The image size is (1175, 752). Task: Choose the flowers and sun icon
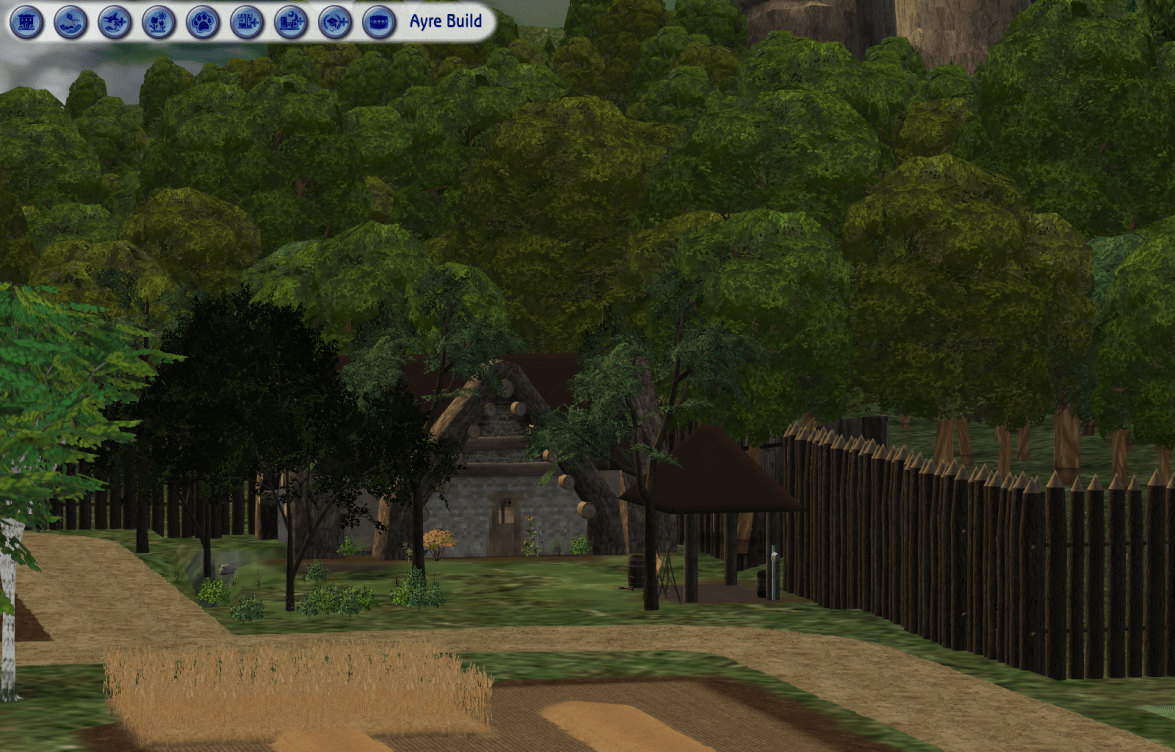tap(158, 21)
